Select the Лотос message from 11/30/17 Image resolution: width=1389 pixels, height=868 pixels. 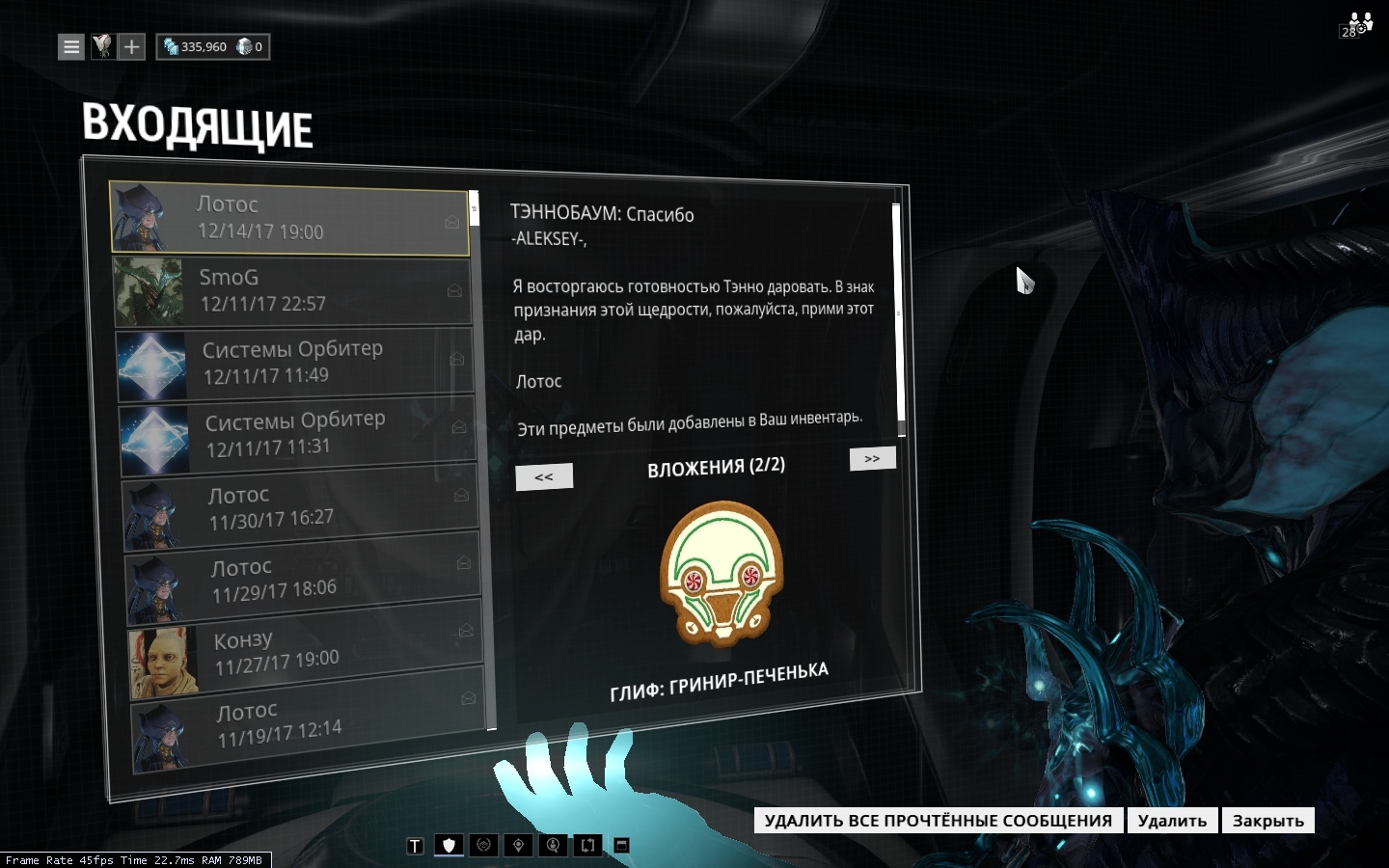[x=299, y=507]
